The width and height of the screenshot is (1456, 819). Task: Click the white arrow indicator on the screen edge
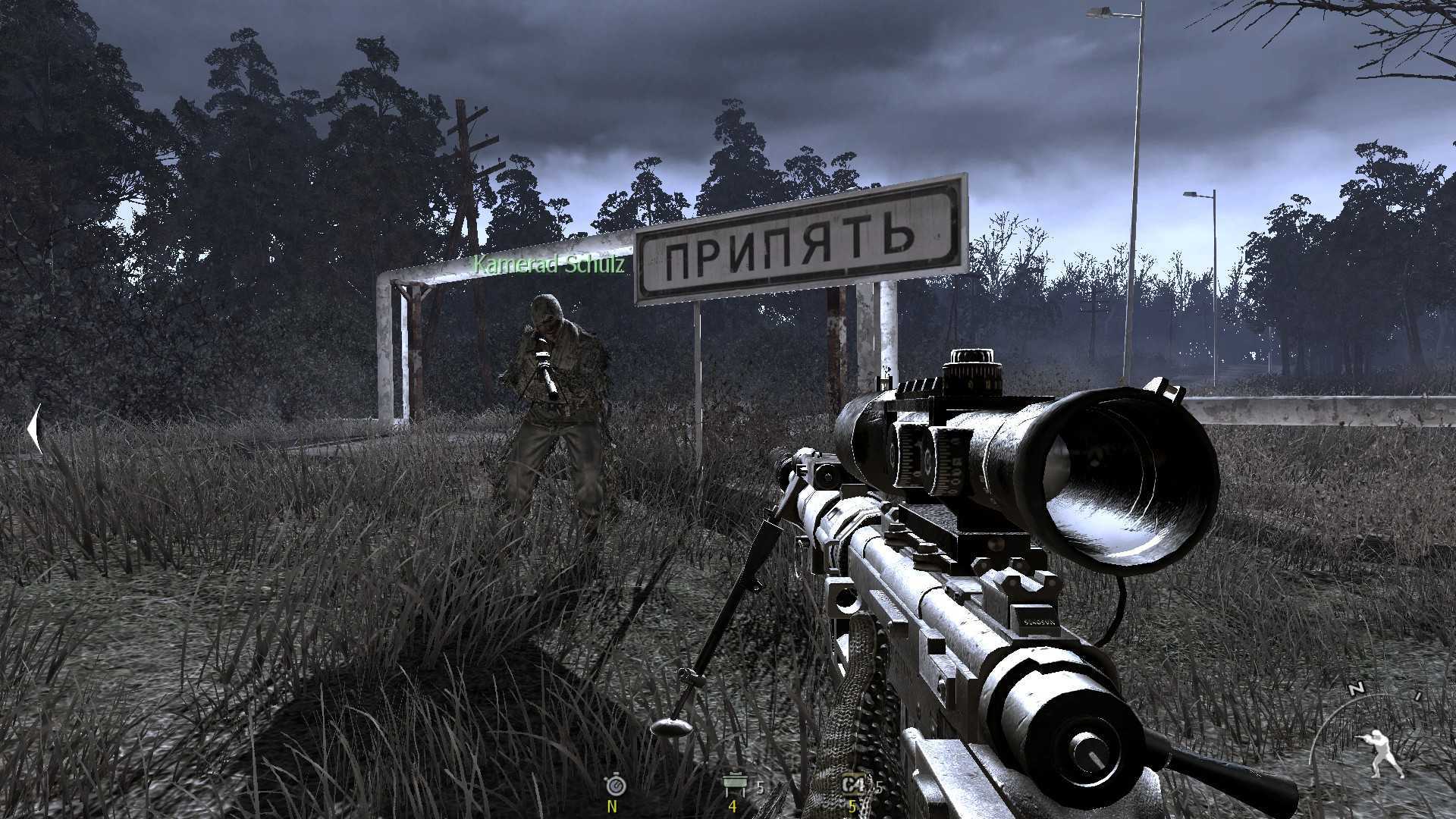click(34, 429)
